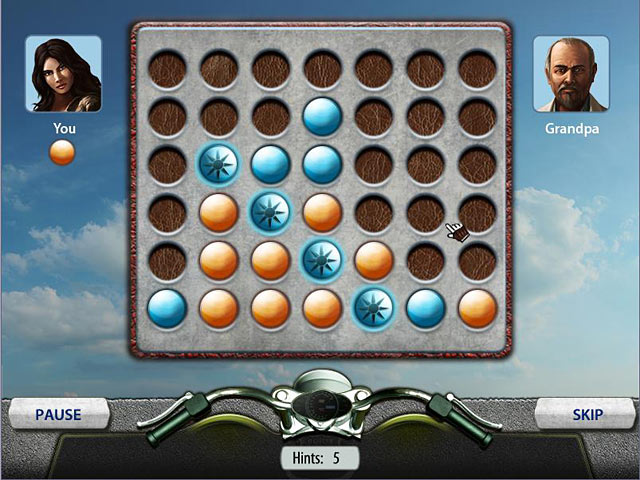Select your own player portrait
640x480 pixels.
[x=63, y=75]
